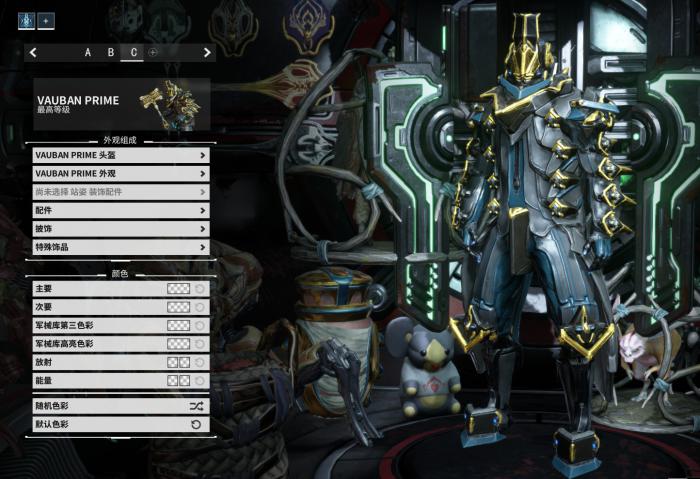Reset to default colors with 默认色彩
Viewport: 700px width, 479px height.
121,425
